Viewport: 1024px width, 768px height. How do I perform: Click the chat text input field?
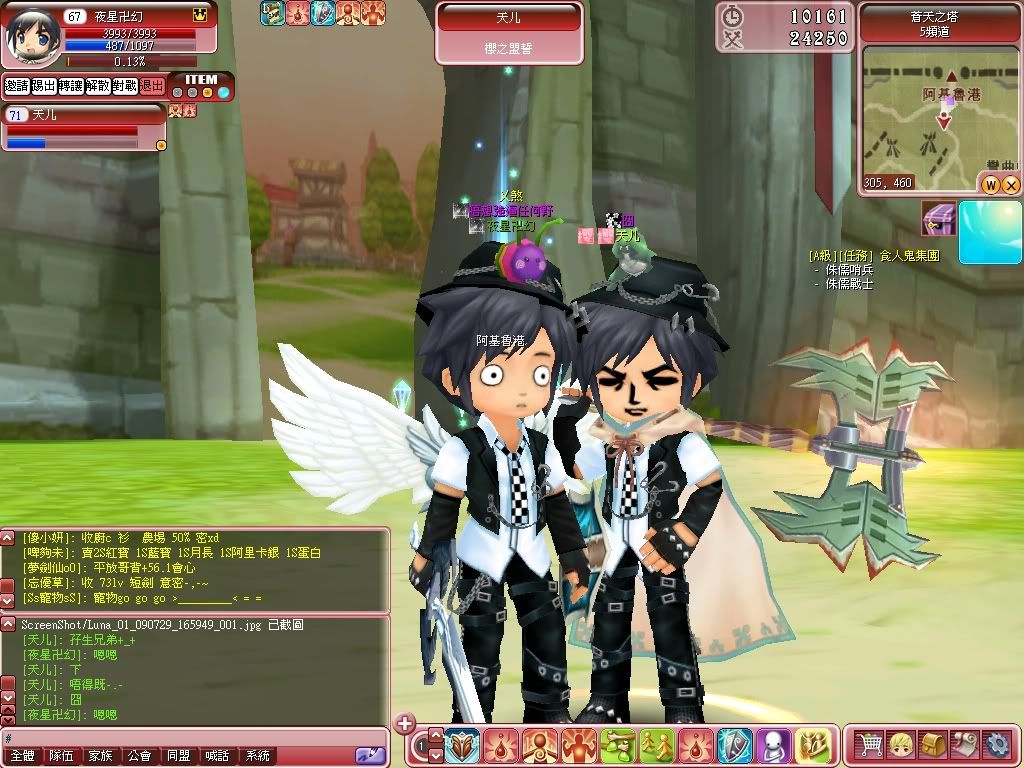[180, 738]
